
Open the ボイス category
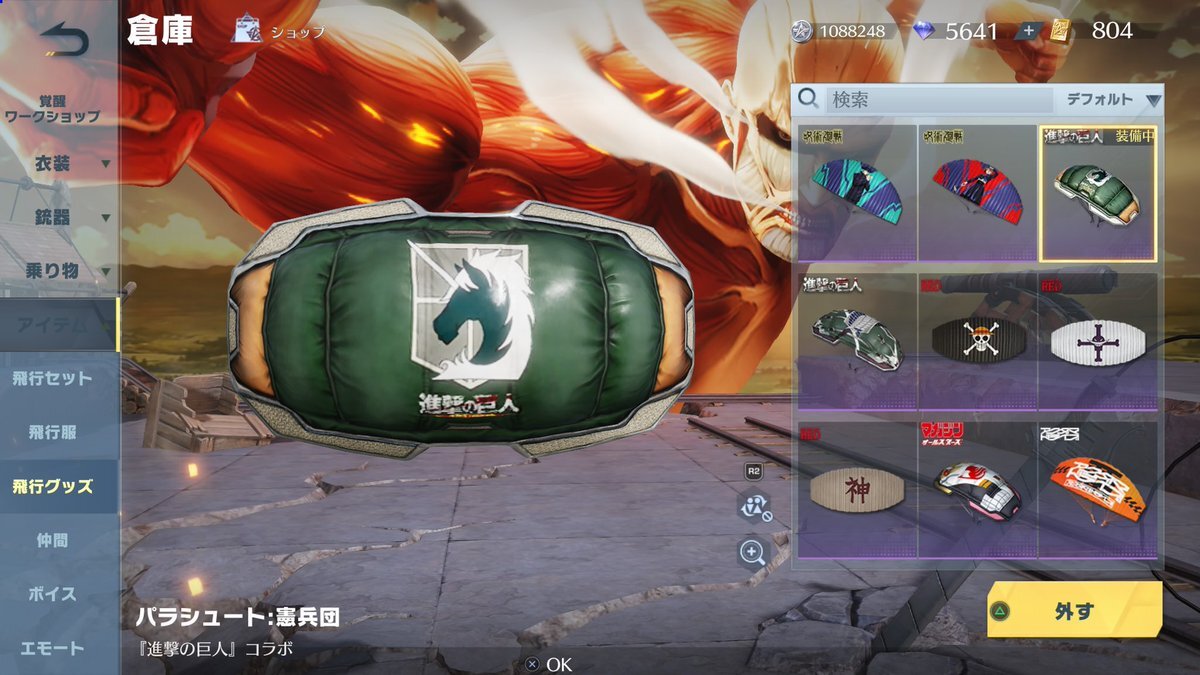[x=53, y=594]
